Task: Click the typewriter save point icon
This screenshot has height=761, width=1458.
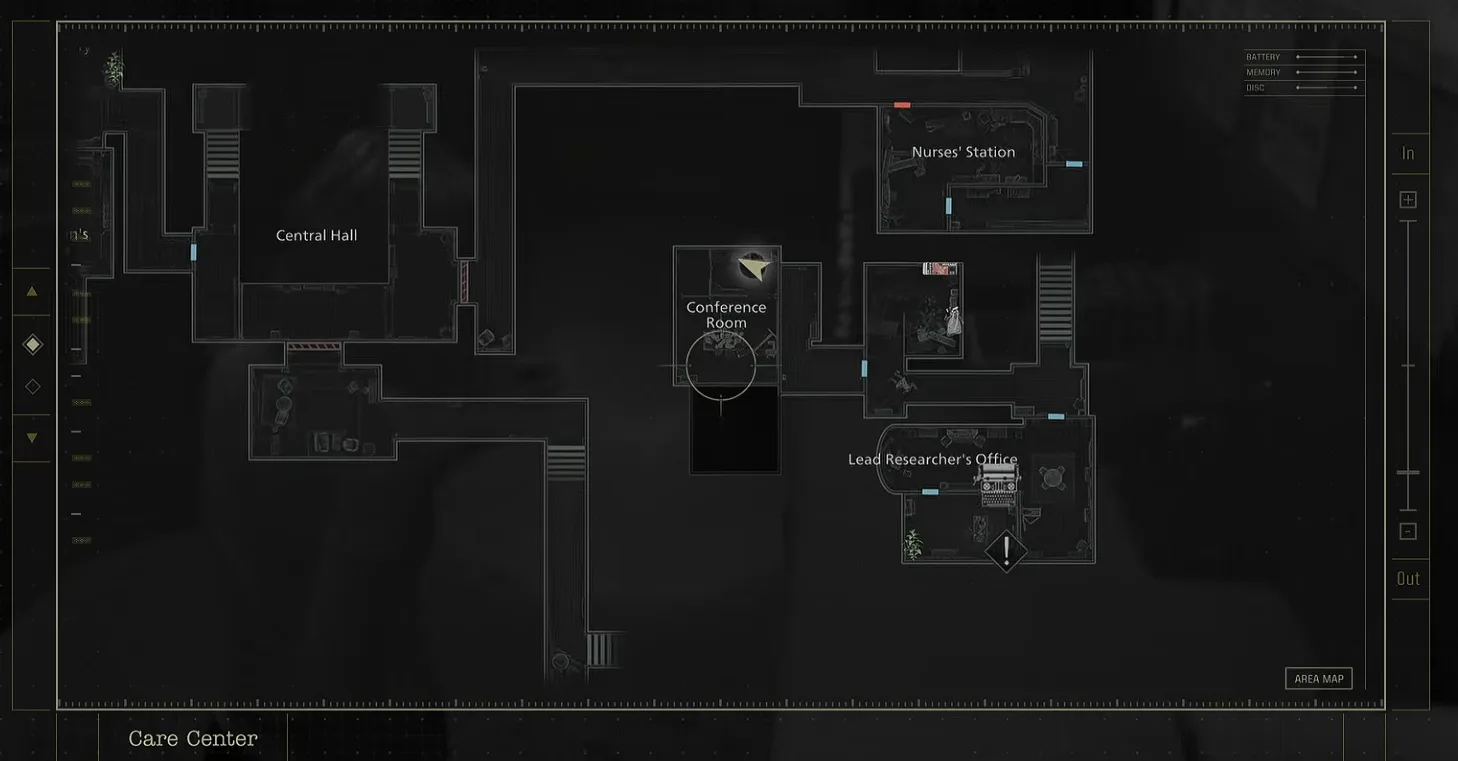Action: coord(998,487)
